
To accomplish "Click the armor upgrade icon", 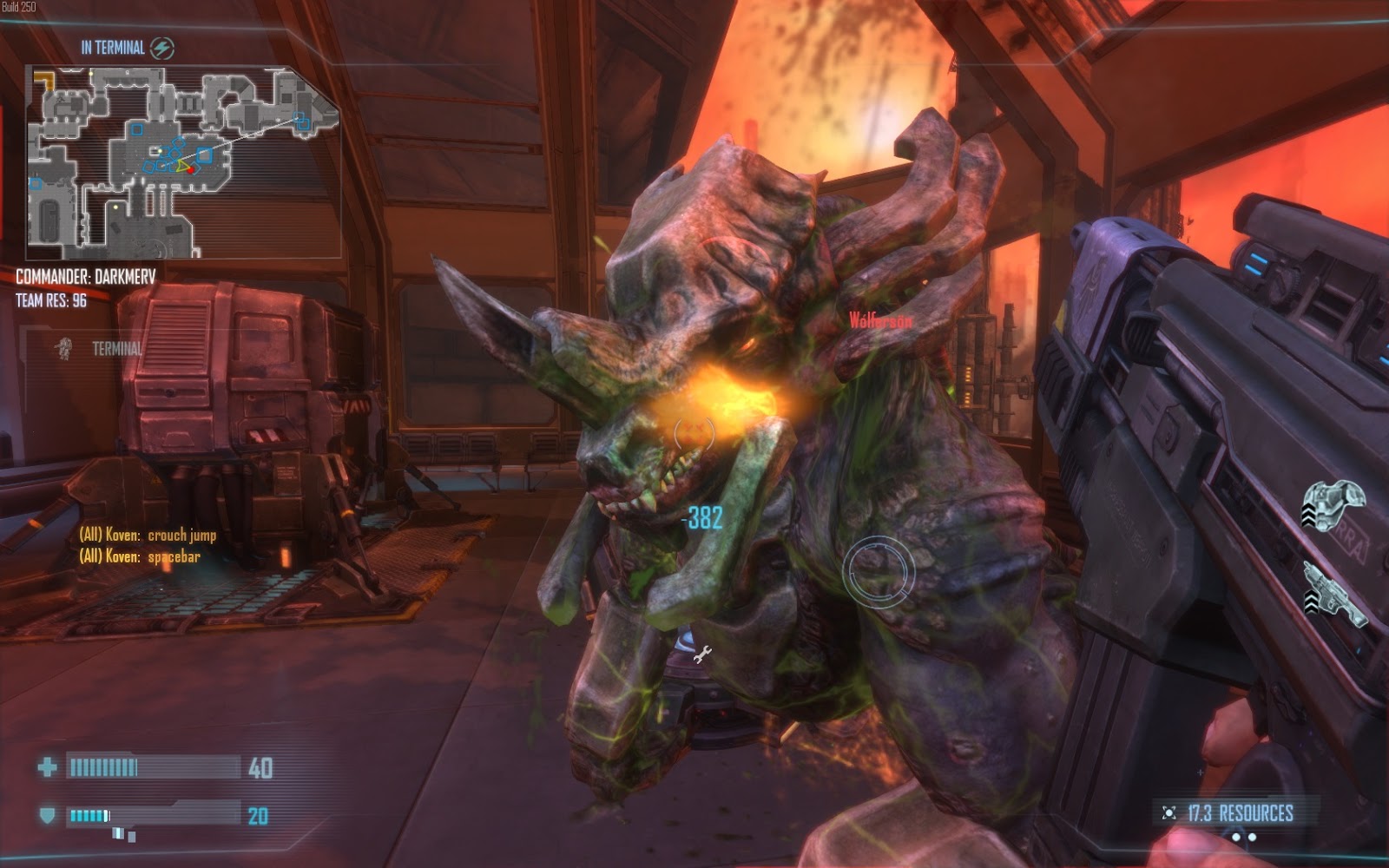I will click(x=1335, y=506).
